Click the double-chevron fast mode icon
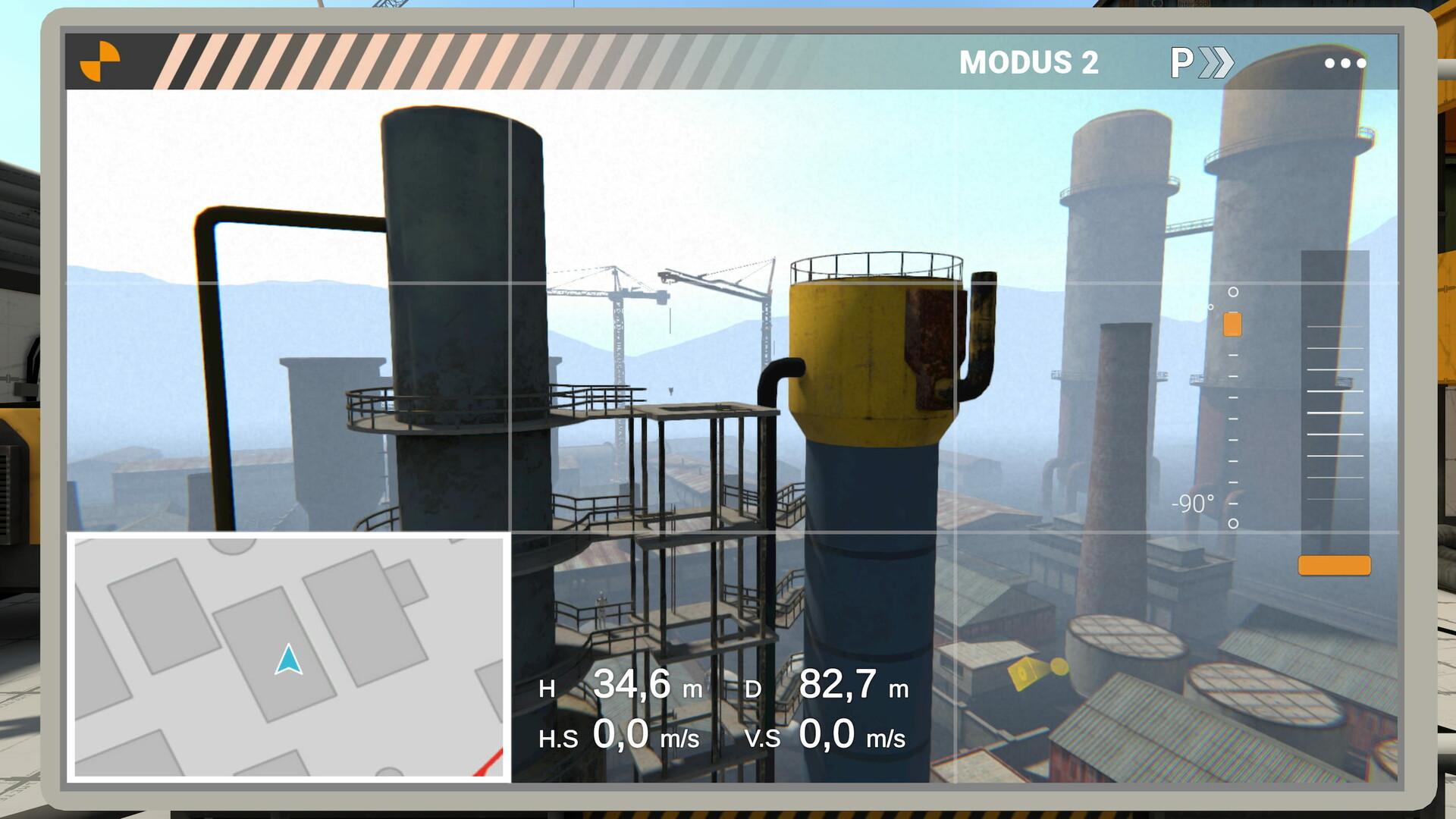 tap(1217, 62)
